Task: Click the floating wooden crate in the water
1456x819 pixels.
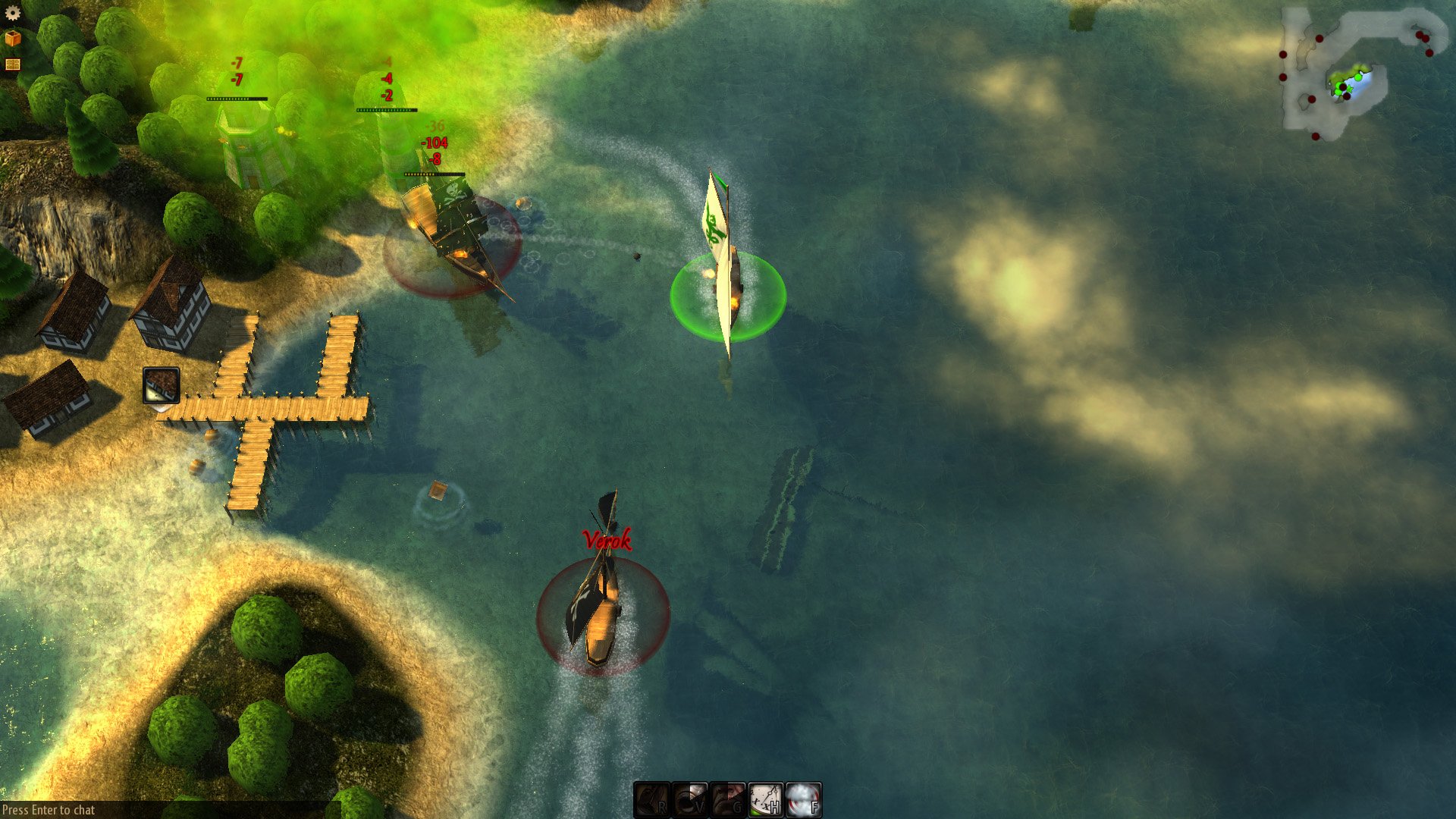Action: [438, 490]
